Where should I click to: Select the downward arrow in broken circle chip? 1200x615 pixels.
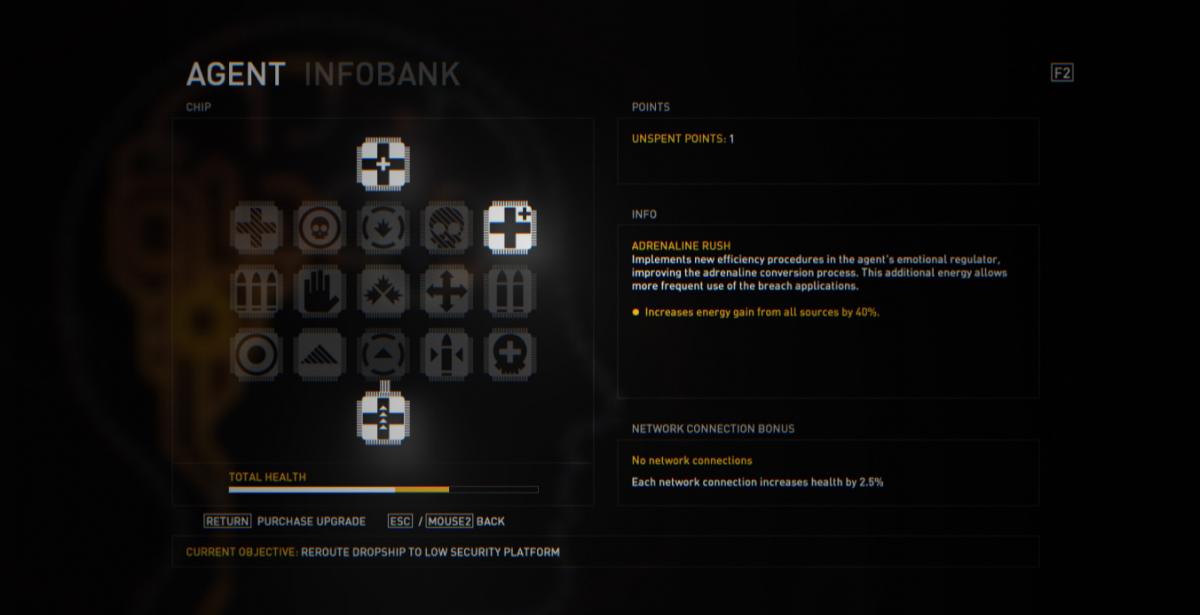pos(383,228)
